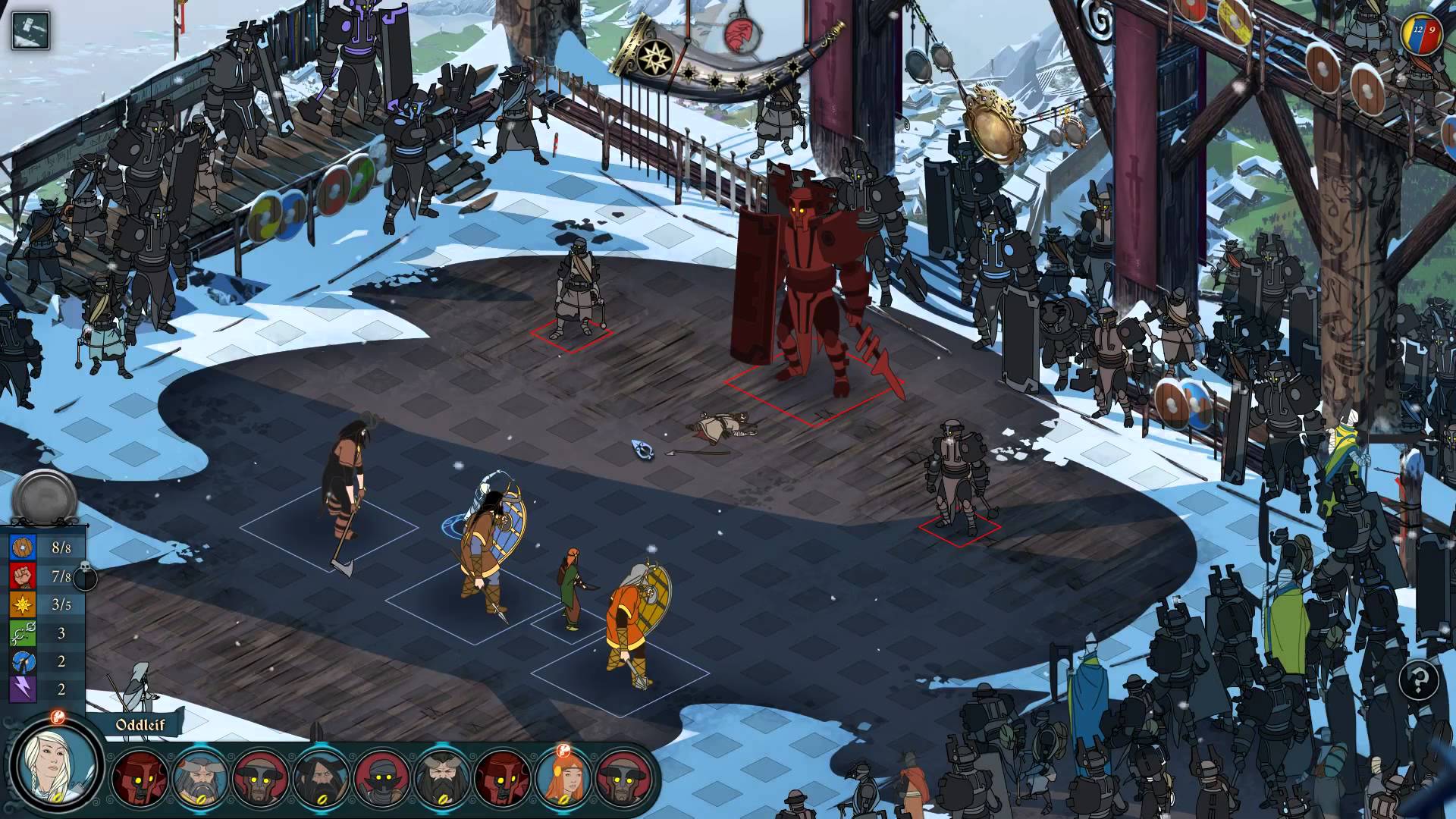1456x819 pixels.
Task: Select the purple lightning bolt stat icon
Action: pyautogui.click(x=23, y=689)
